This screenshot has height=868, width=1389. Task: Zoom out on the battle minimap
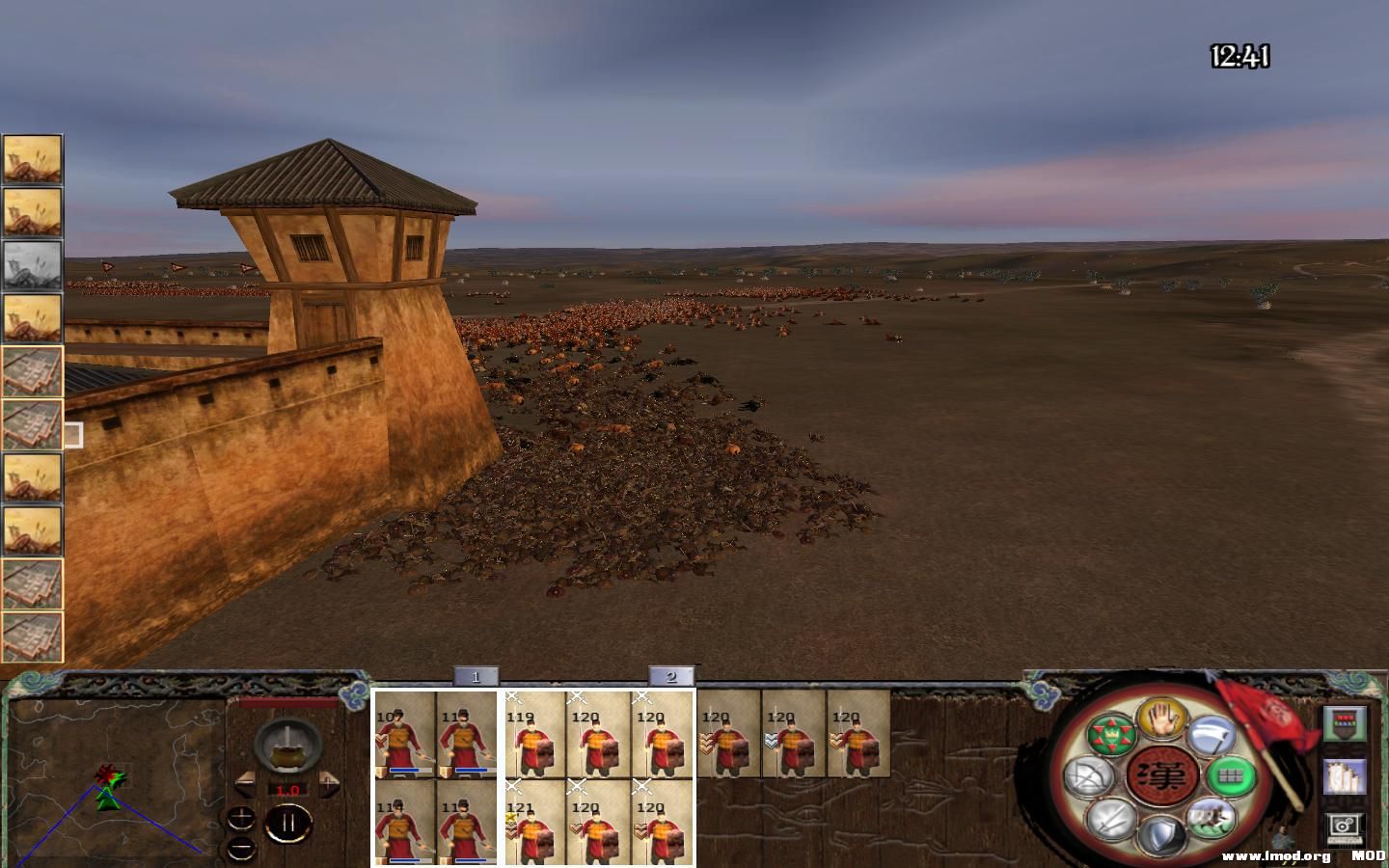tap(241, 849)
